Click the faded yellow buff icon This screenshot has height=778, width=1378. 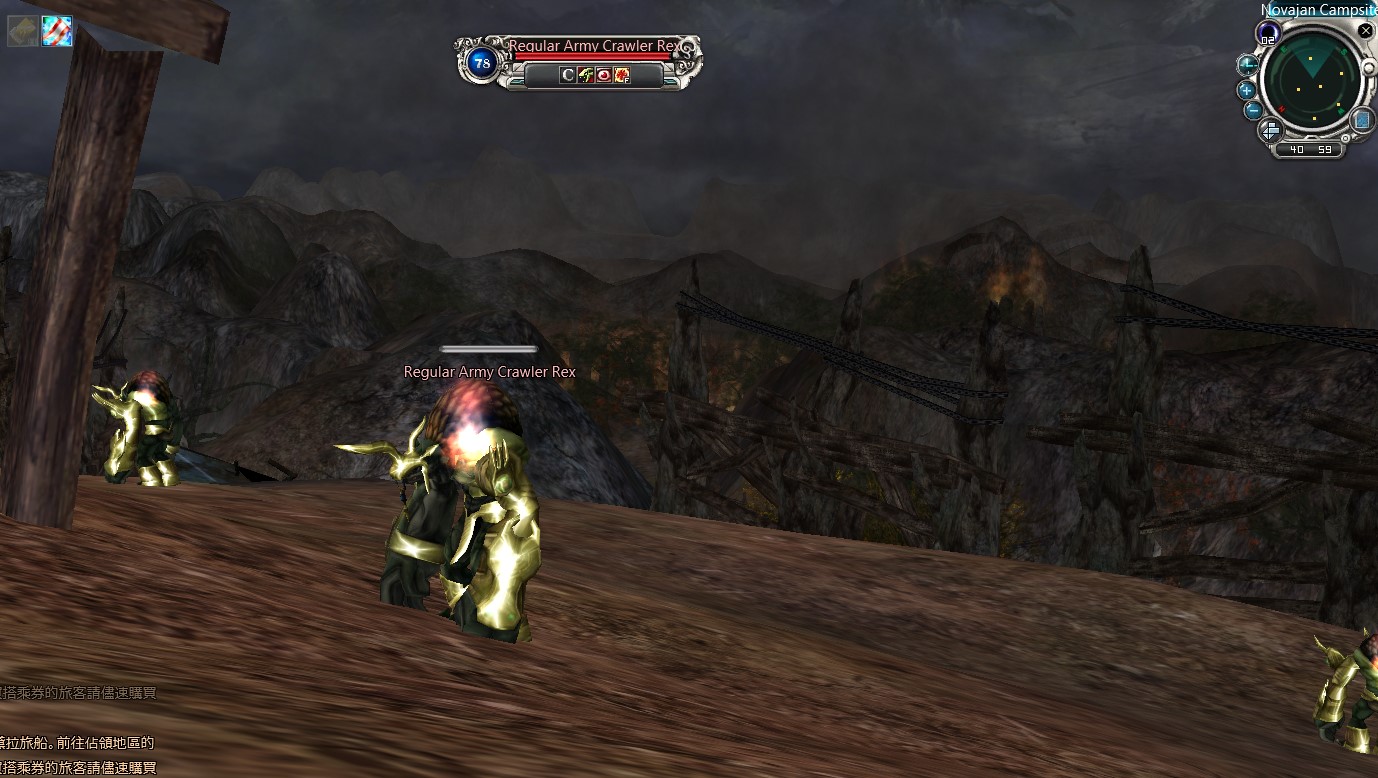tap(22, 32)
